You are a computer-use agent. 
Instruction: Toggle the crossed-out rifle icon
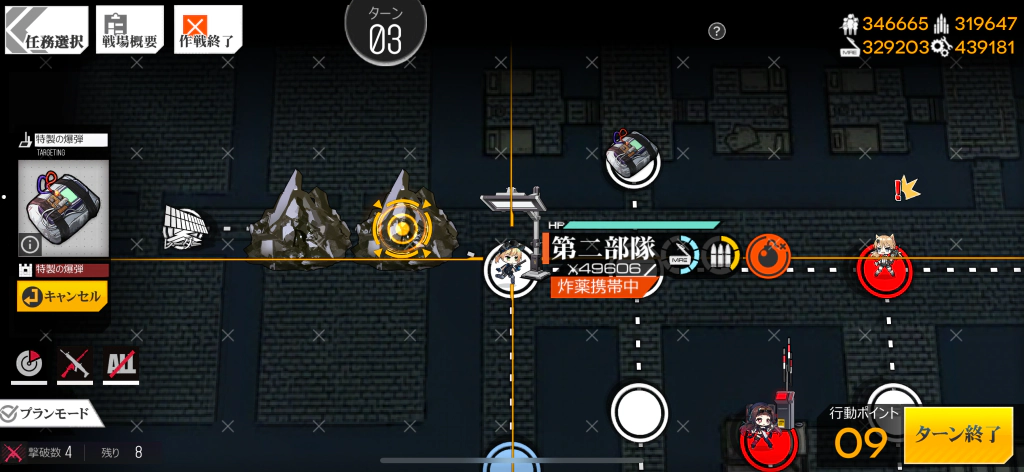point(75,366)
